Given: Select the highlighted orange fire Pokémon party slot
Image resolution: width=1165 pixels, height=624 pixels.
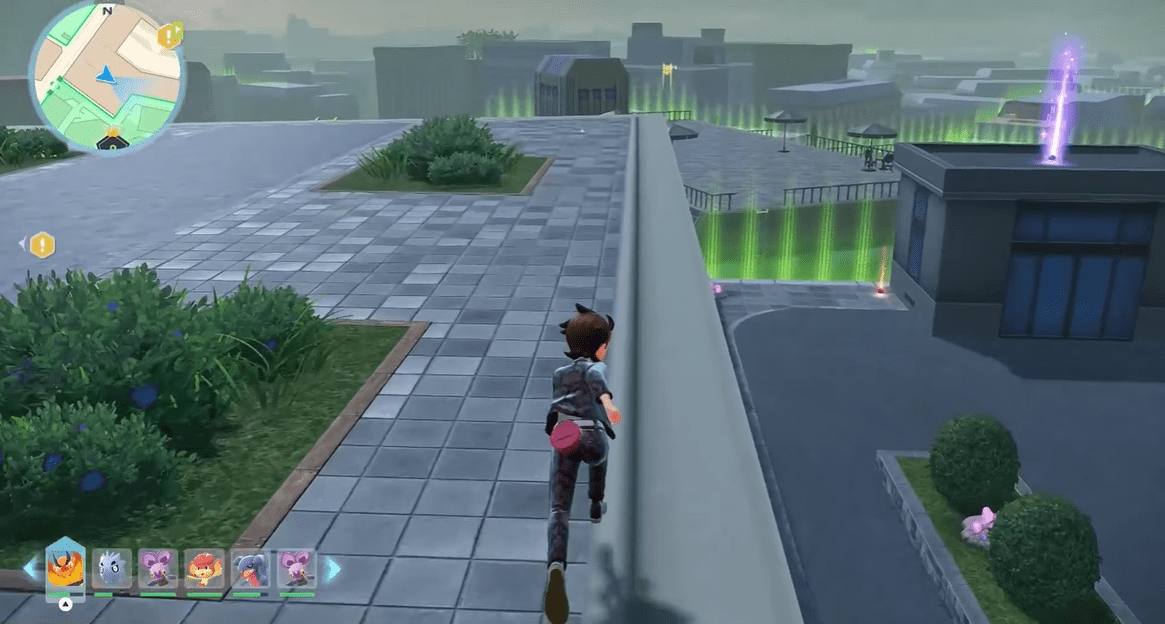Looking at the screenshot, I should point(65,569).
